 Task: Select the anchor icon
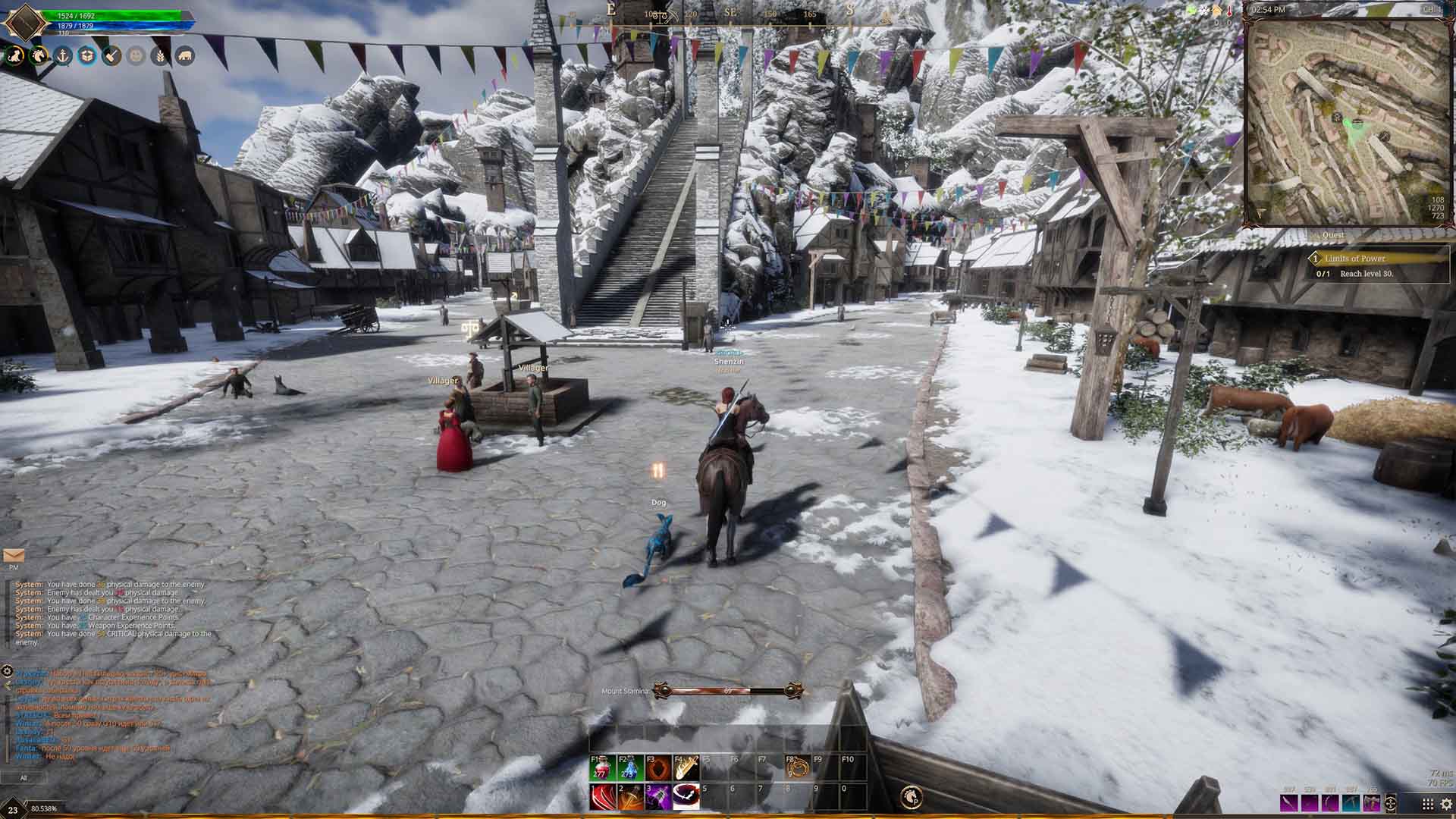click(x=63, y=55)
